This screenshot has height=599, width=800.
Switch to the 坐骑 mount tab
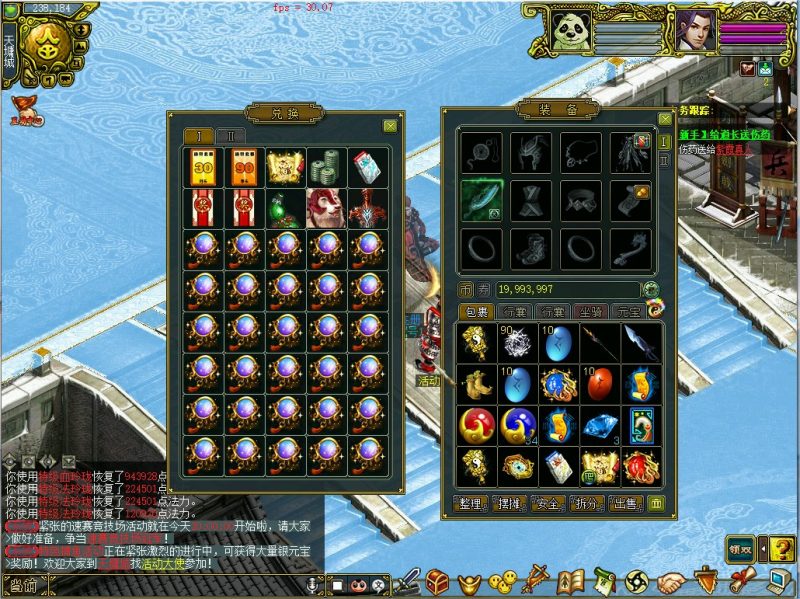(x=590, y=312)
